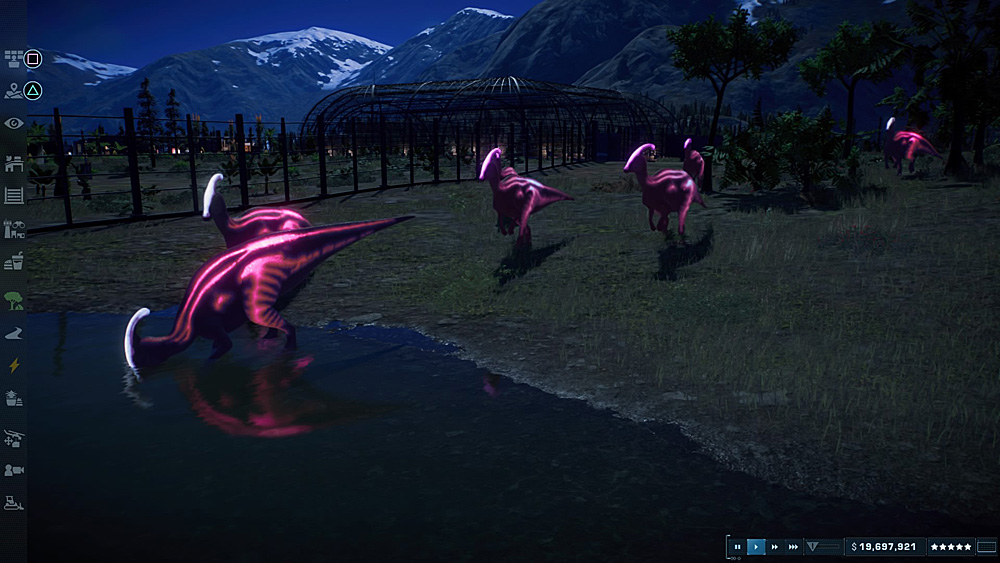The image size is (1000, 563).
Task: Select the green tree nature tool
Action: pyautogui.click(x=14, y=299)
